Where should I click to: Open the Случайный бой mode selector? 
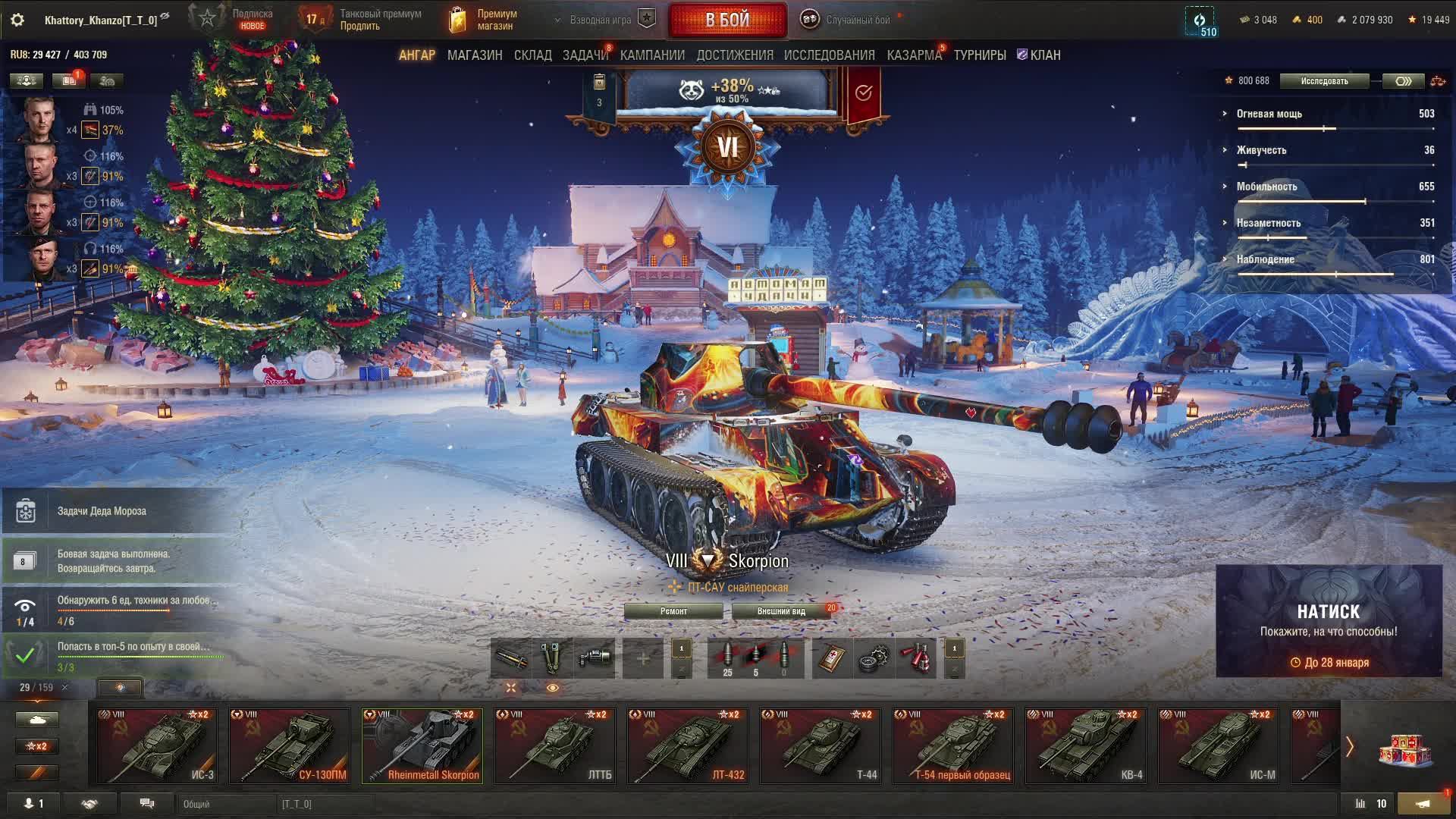click(857, 20)
